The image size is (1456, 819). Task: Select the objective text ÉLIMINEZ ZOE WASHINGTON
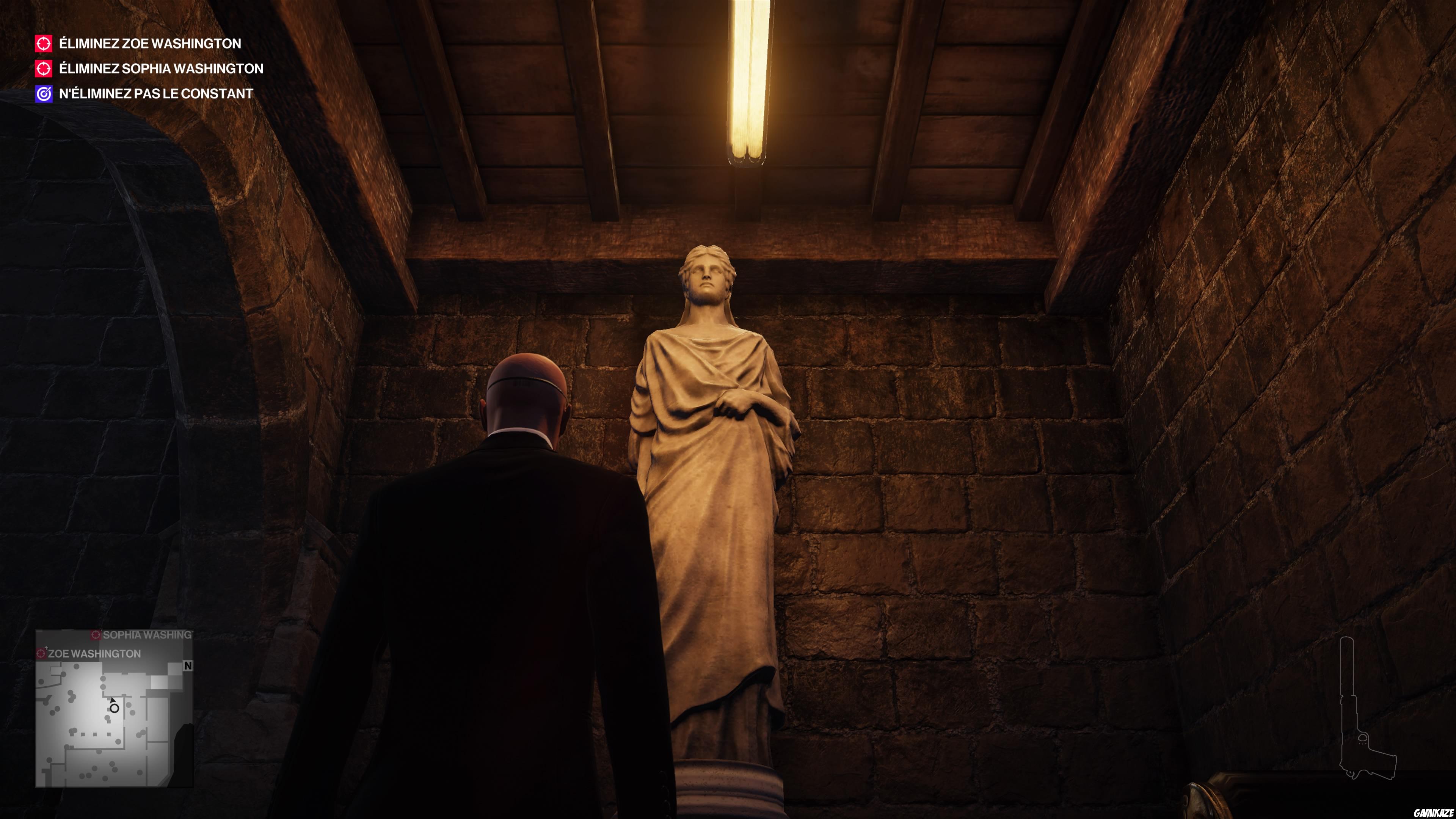tap(148, 44)
